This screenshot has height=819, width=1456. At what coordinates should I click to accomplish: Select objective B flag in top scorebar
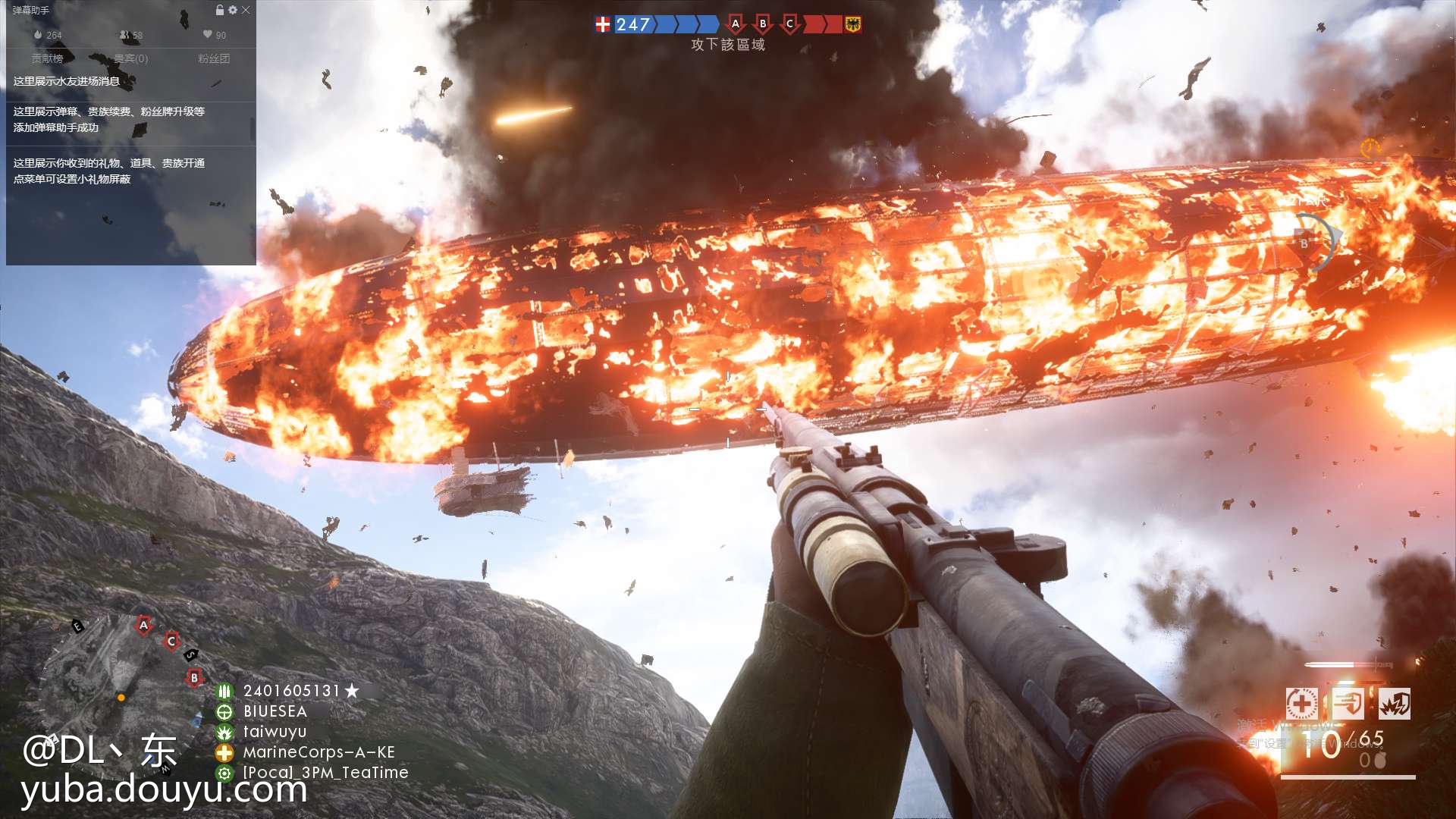(763, 24)
